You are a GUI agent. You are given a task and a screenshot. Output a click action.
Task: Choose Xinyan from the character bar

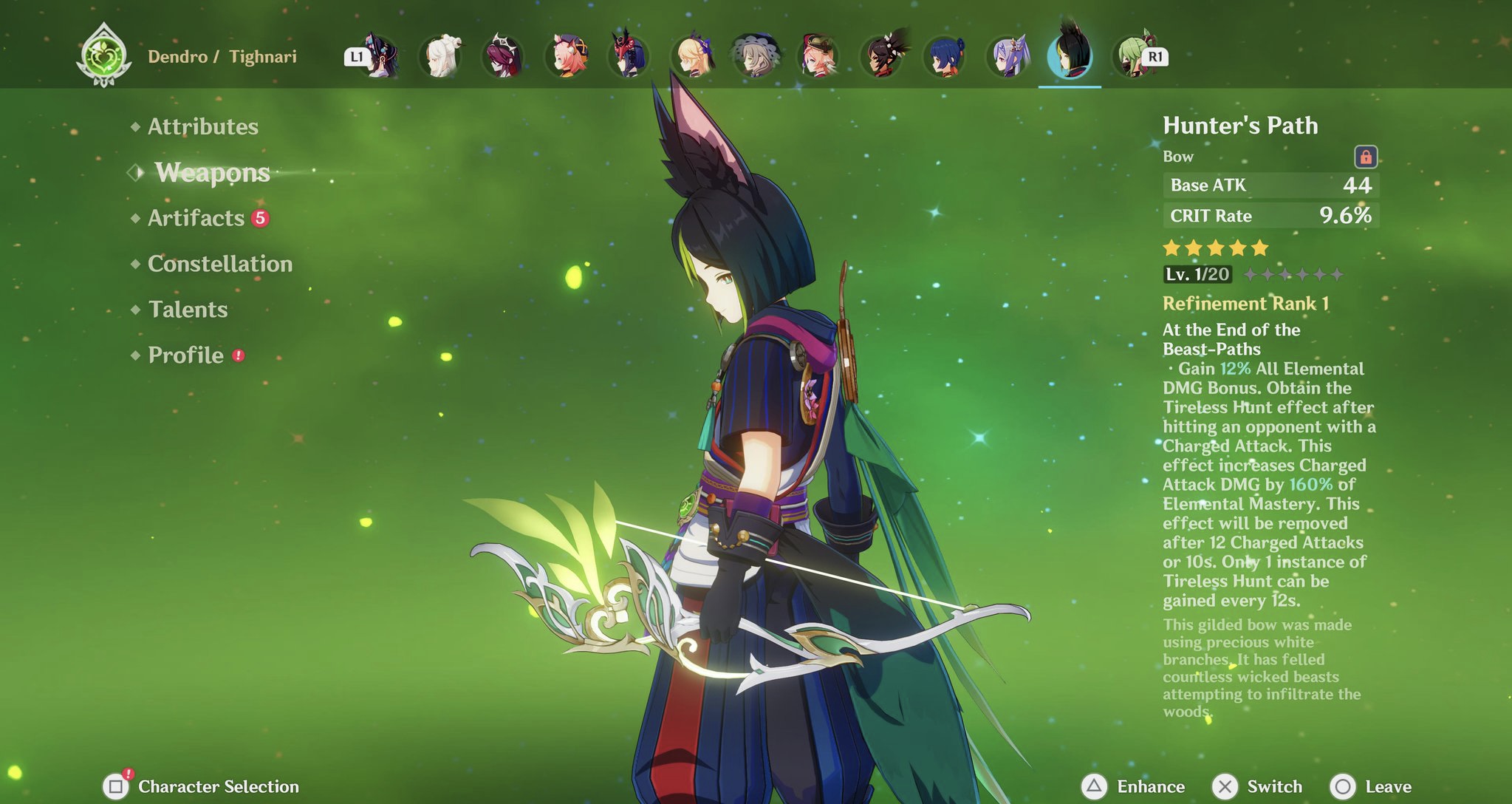tap(882, 56)
